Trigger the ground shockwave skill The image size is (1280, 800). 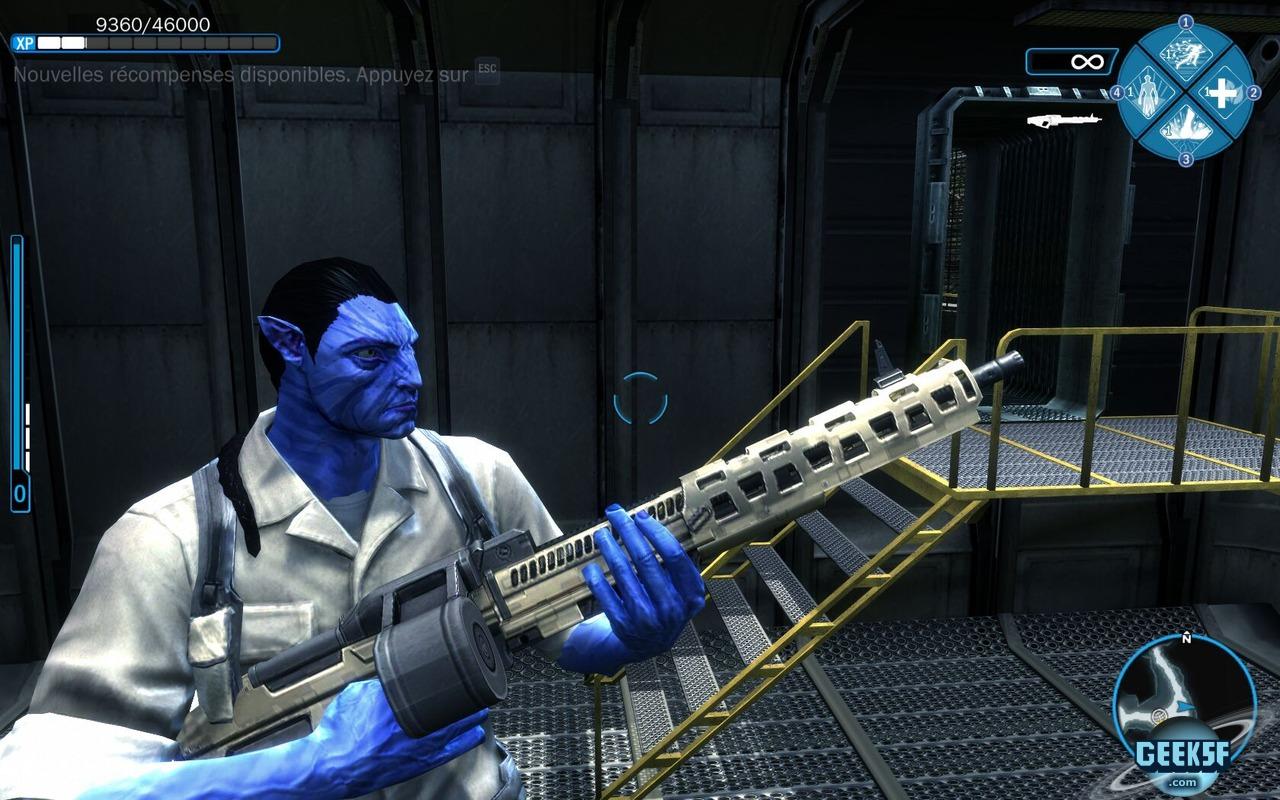tap(1185, 128)
